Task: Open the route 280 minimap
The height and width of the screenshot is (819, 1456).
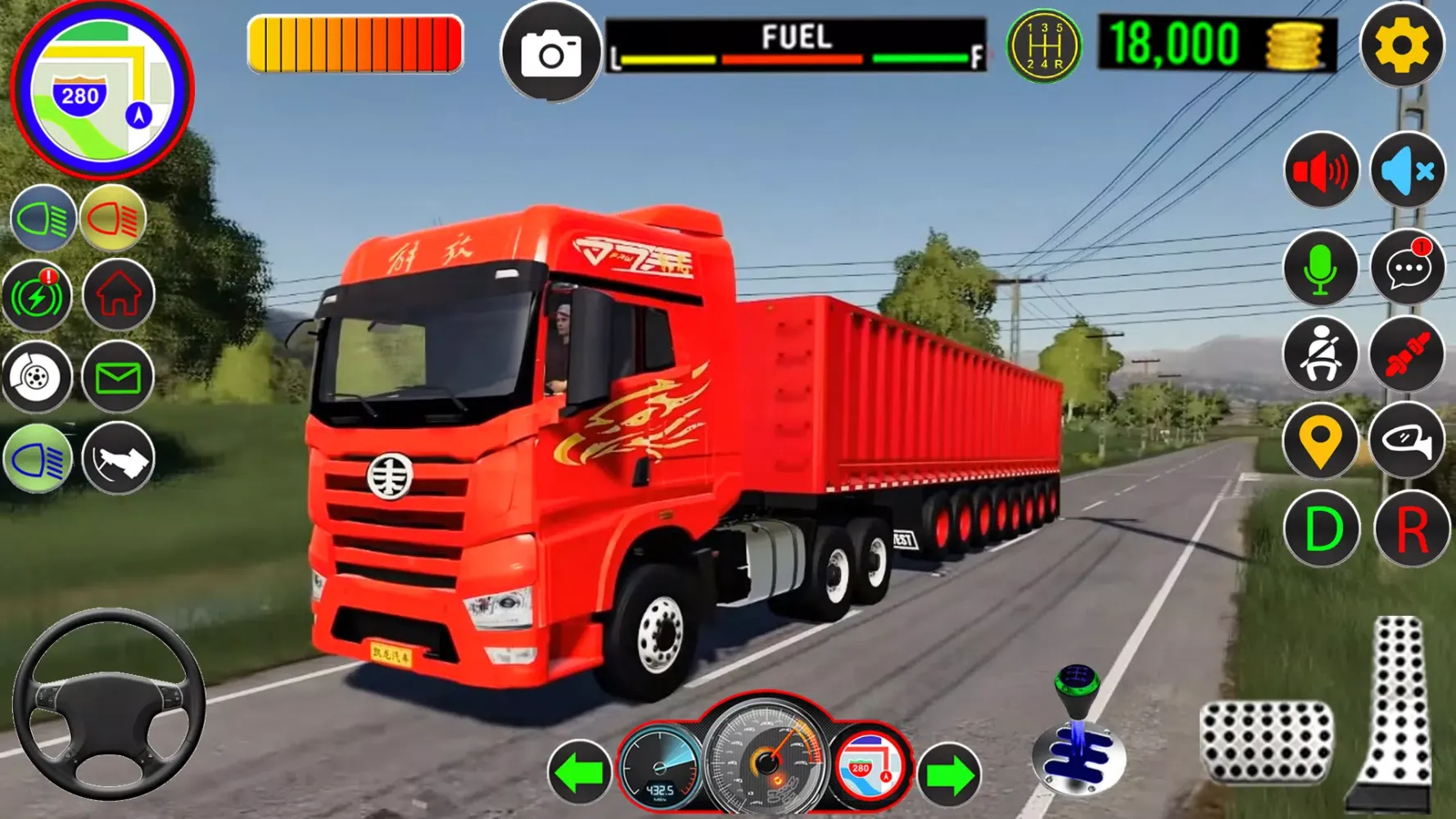Action: coord(102,90)
